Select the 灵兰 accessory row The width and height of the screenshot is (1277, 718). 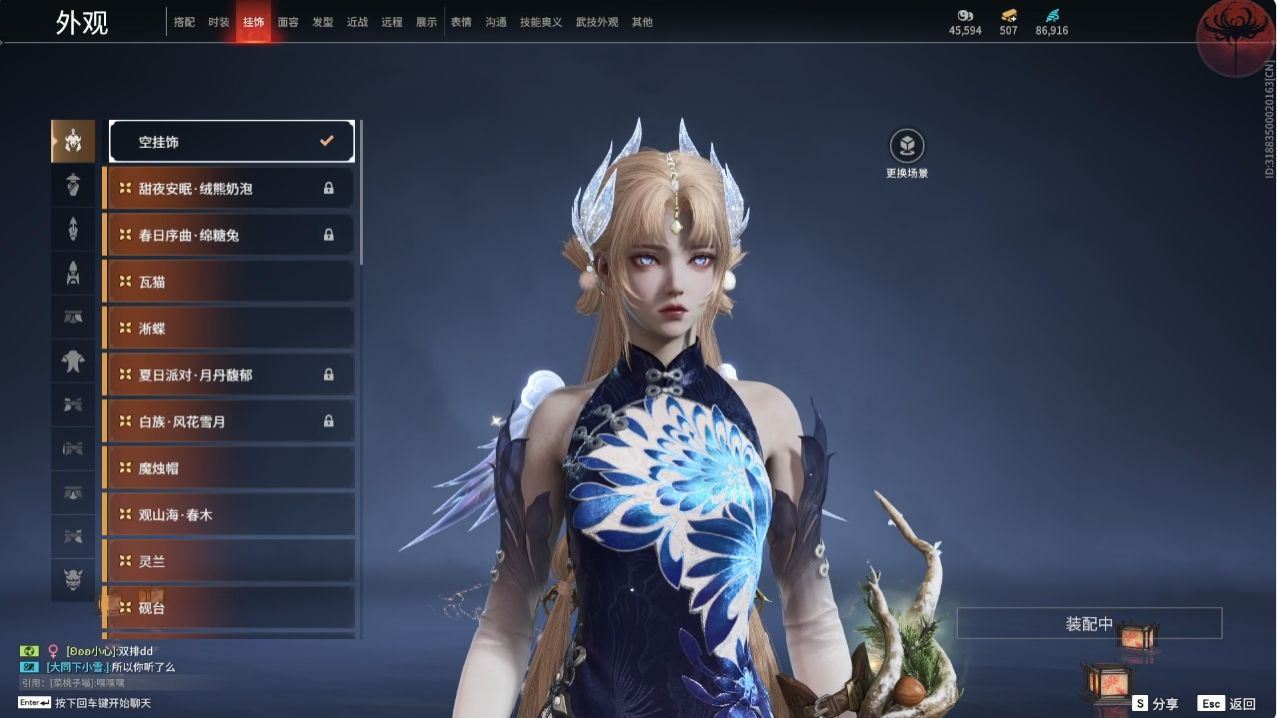coord(229,561)
